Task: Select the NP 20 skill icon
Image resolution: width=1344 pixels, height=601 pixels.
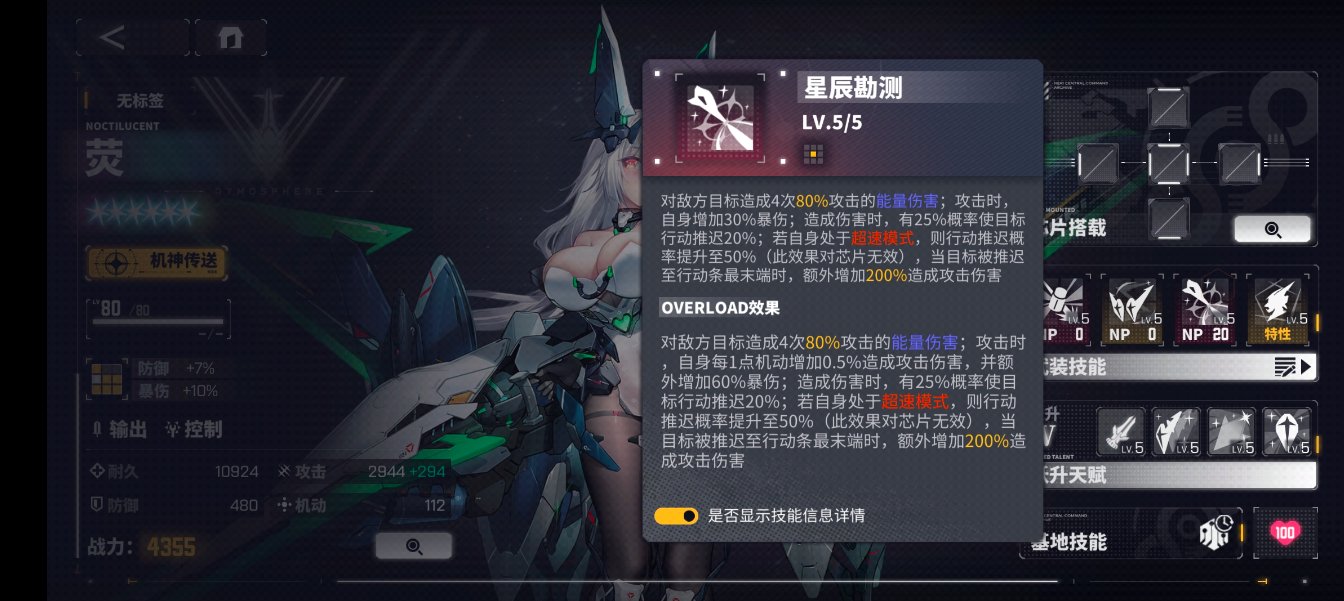Action: click(x=1204, y=311)
